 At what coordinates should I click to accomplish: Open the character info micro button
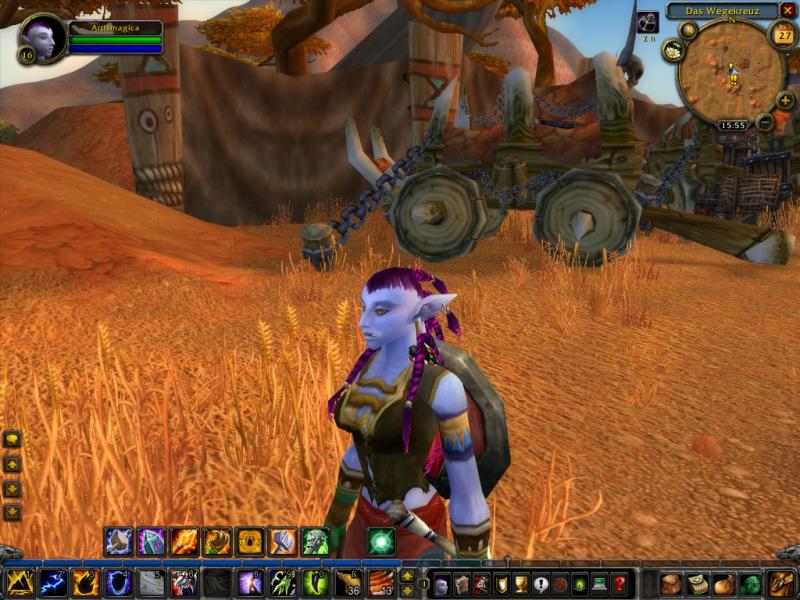point(442,584)
